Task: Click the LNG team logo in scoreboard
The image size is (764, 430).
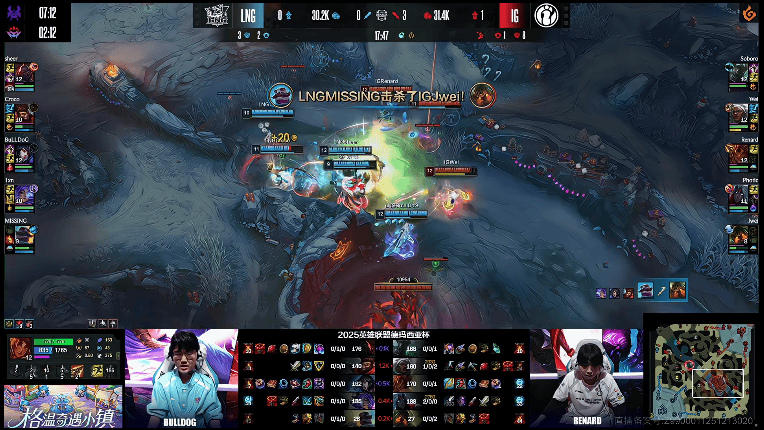Action: coord(217,15)
